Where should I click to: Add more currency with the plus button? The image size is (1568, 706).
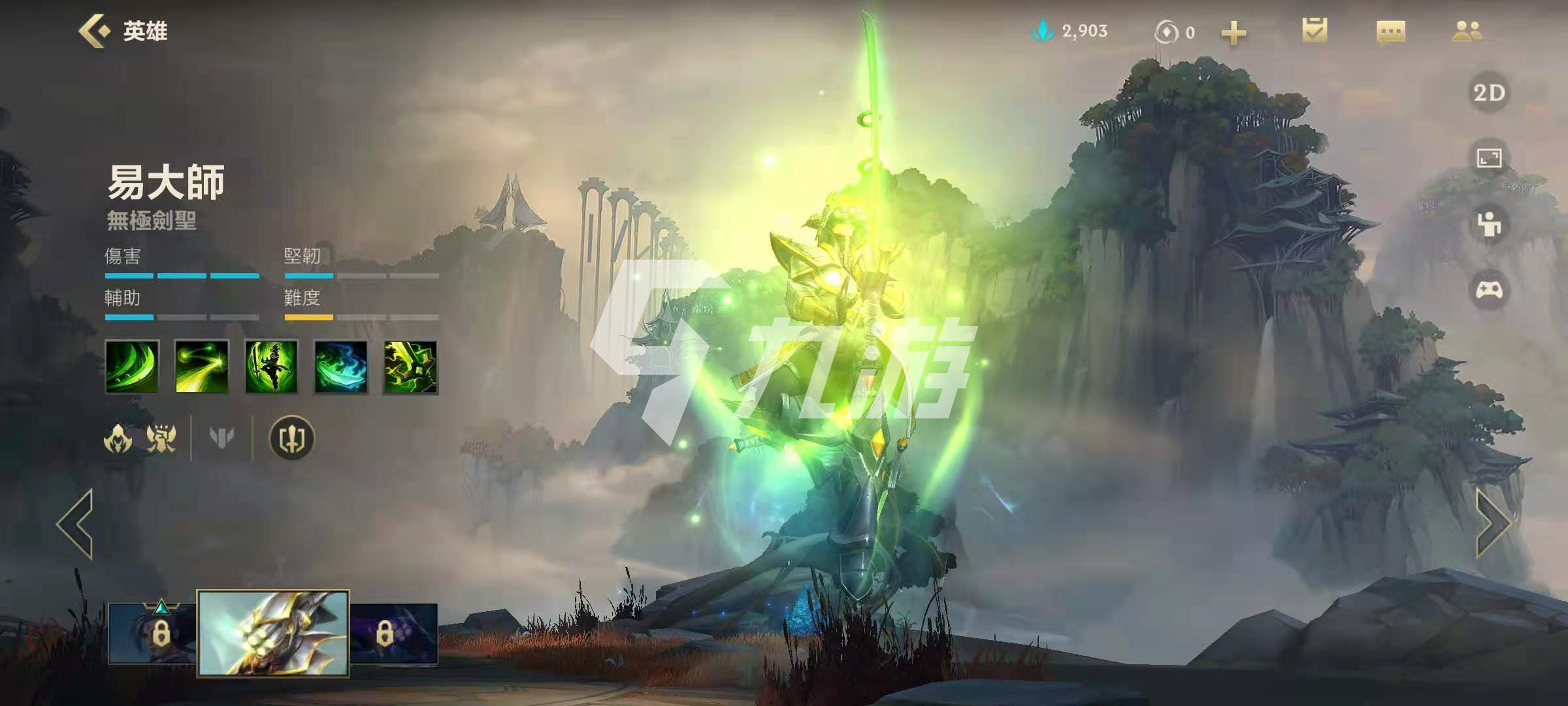pos(1233,33)
